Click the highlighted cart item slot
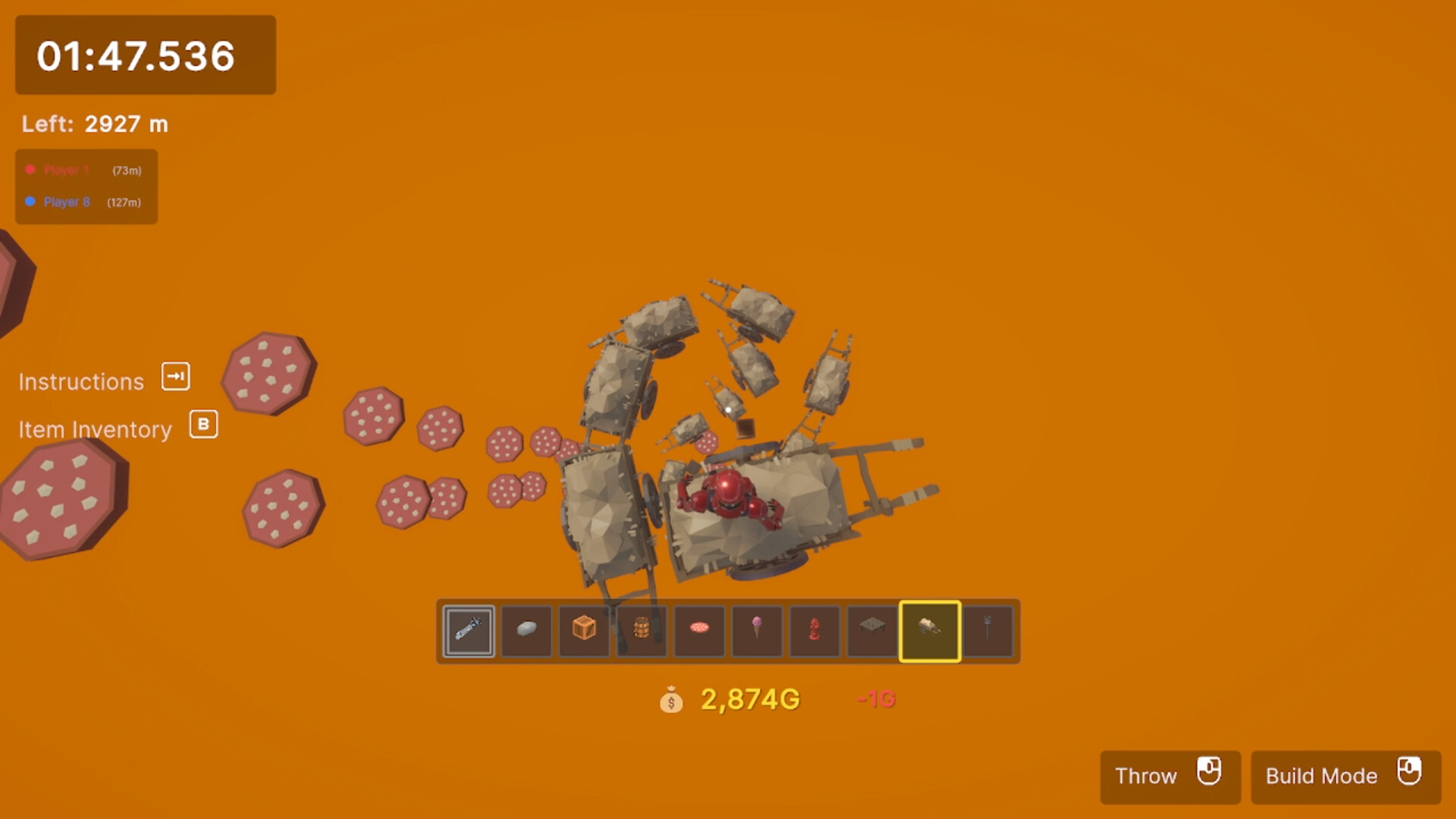The width and height of the screenshot is (1456, 819). [930, 631]
